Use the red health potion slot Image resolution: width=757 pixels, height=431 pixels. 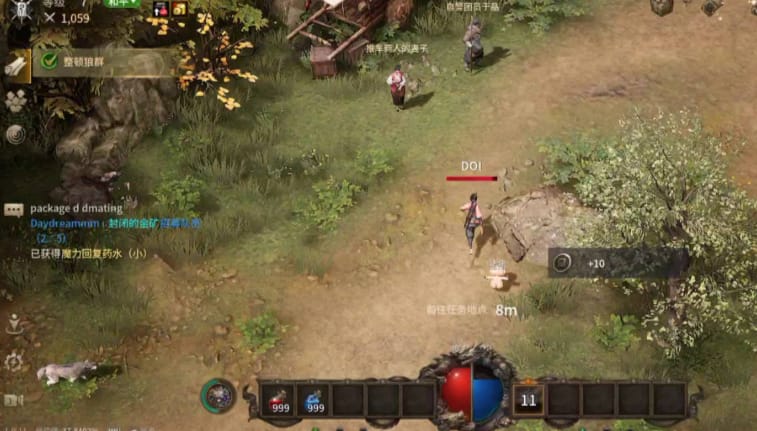[x=278, y=400]
